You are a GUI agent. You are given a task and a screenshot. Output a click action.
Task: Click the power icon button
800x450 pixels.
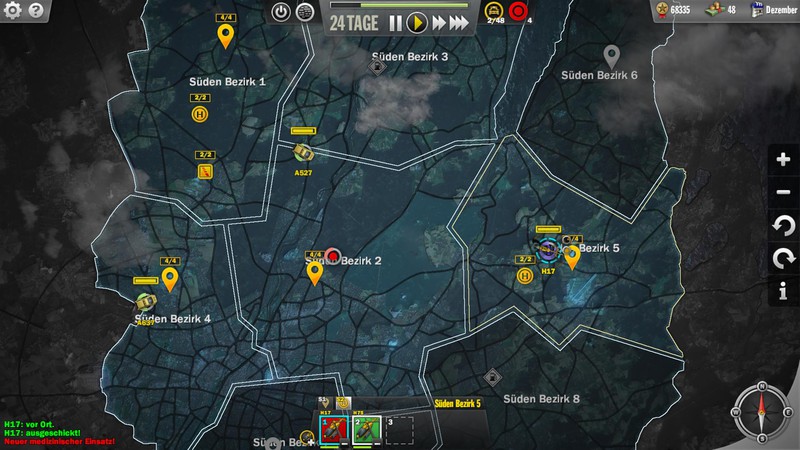[x=281, y=12]
